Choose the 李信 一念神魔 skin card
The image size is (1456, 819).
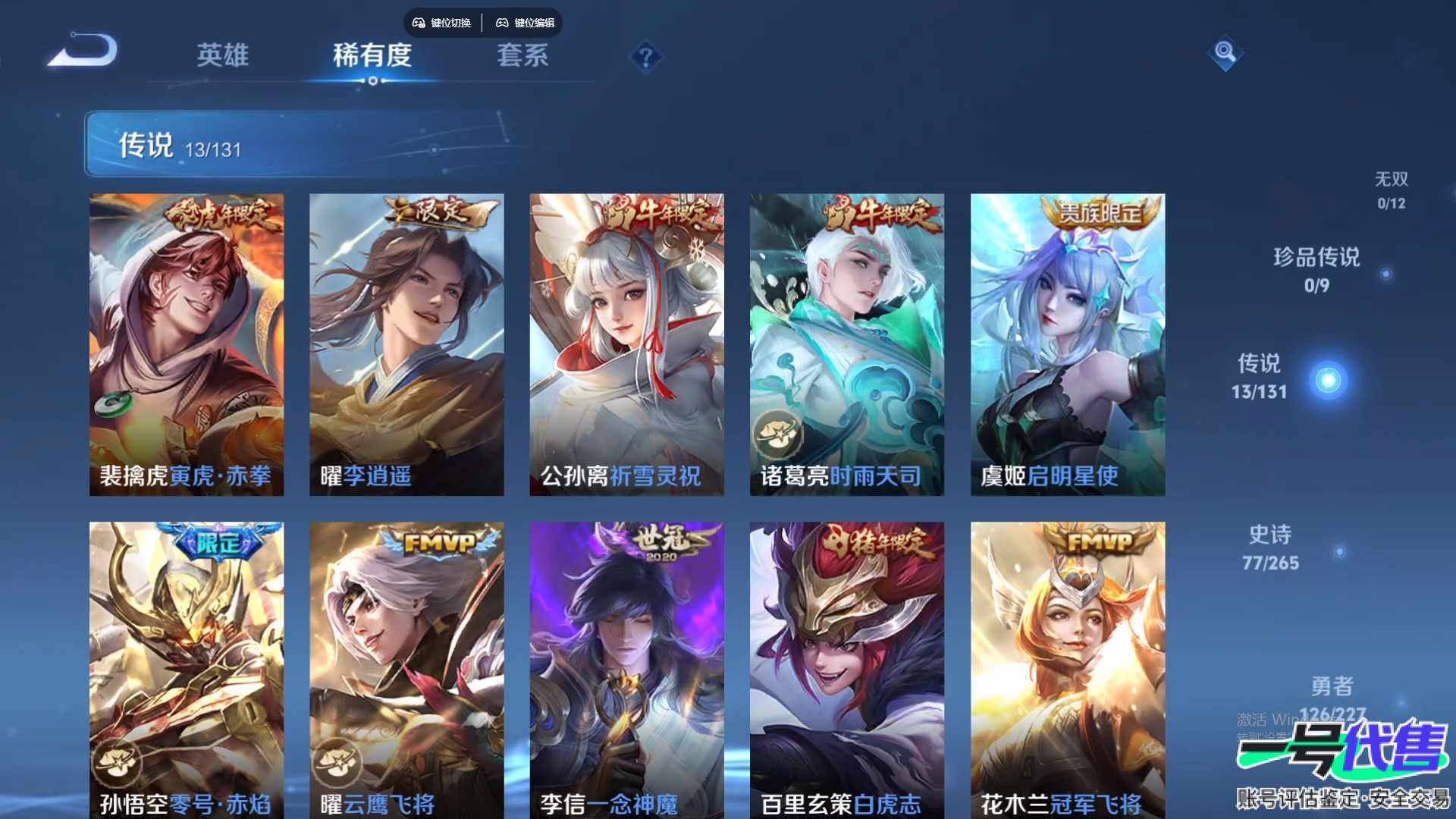[x=626, y=667]
